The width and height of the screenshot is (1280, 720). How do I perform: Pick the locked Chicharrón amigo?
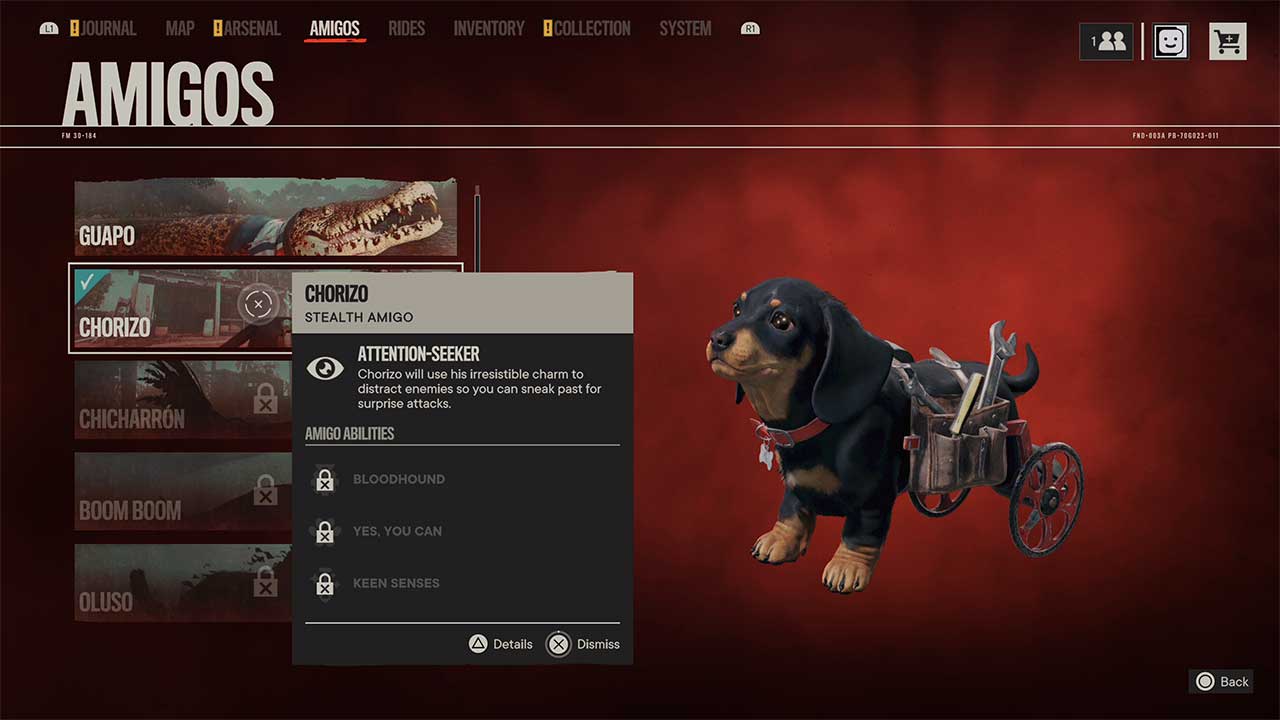click(x=180, y=400)
